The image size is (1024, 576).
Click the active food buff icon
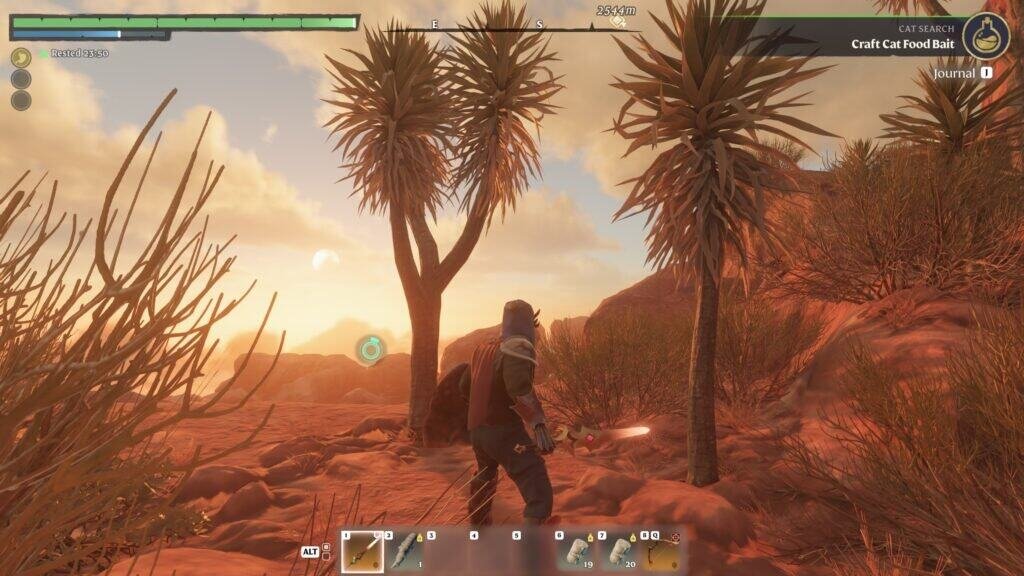point(21,58)
